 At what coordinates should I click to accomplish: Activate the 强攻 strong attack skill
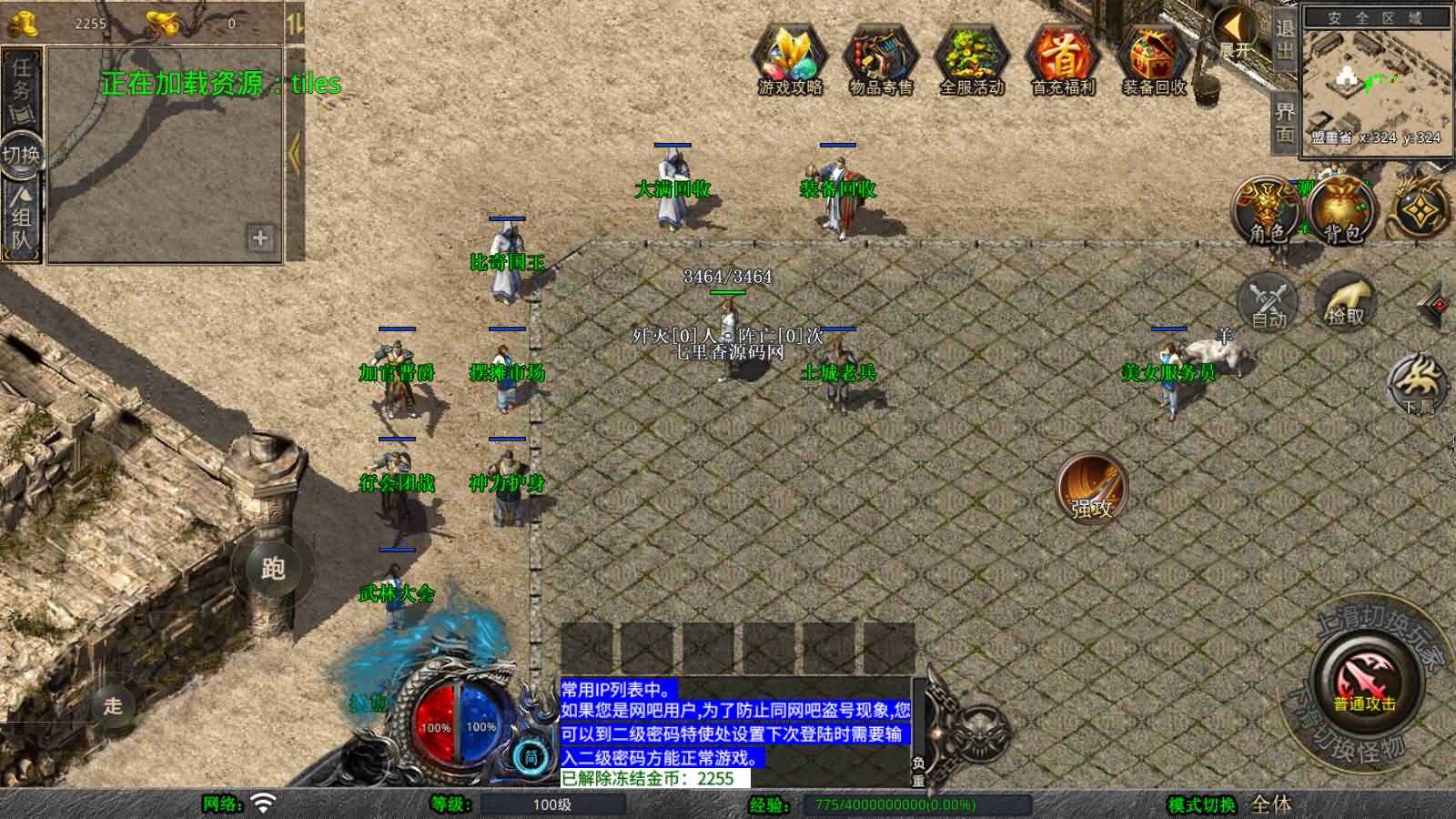(x=1091, y=489)
